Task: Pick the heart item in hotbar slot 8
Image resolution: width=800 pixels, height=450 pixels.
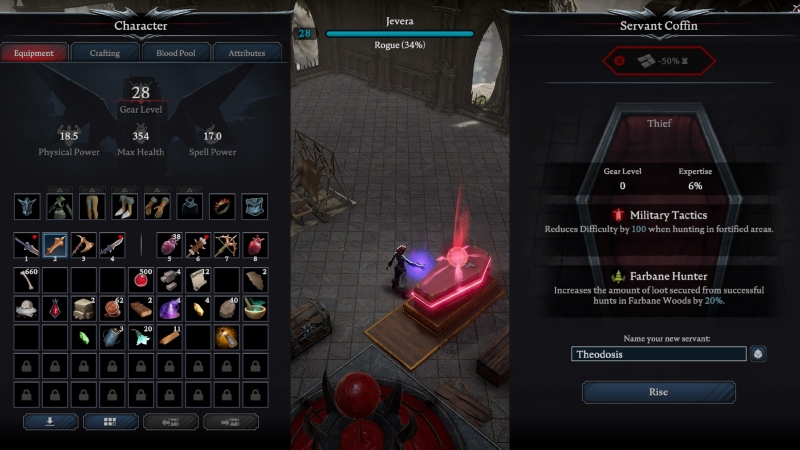Action: (x=256, y=246)
